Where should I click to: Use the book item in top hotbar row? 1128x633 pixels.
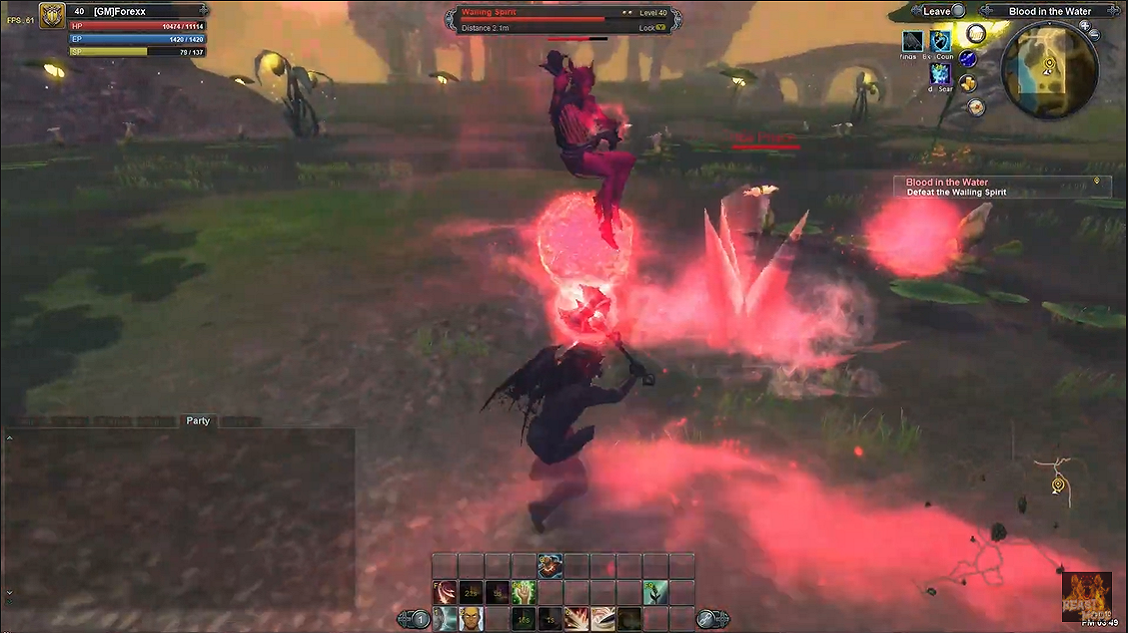click(550, 566)
